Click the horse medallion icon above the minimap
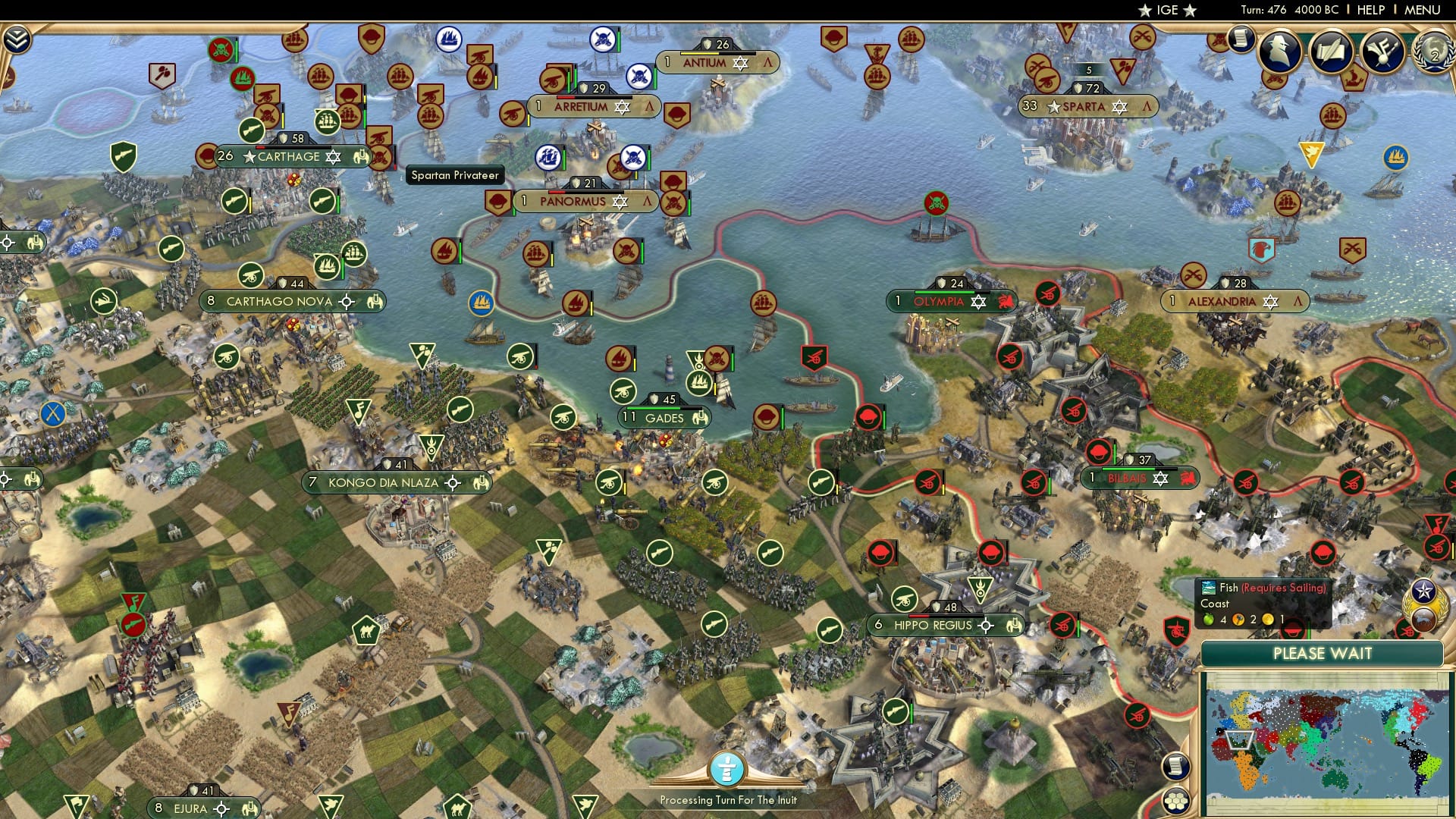The image size is (1456, 819). 1423,619
